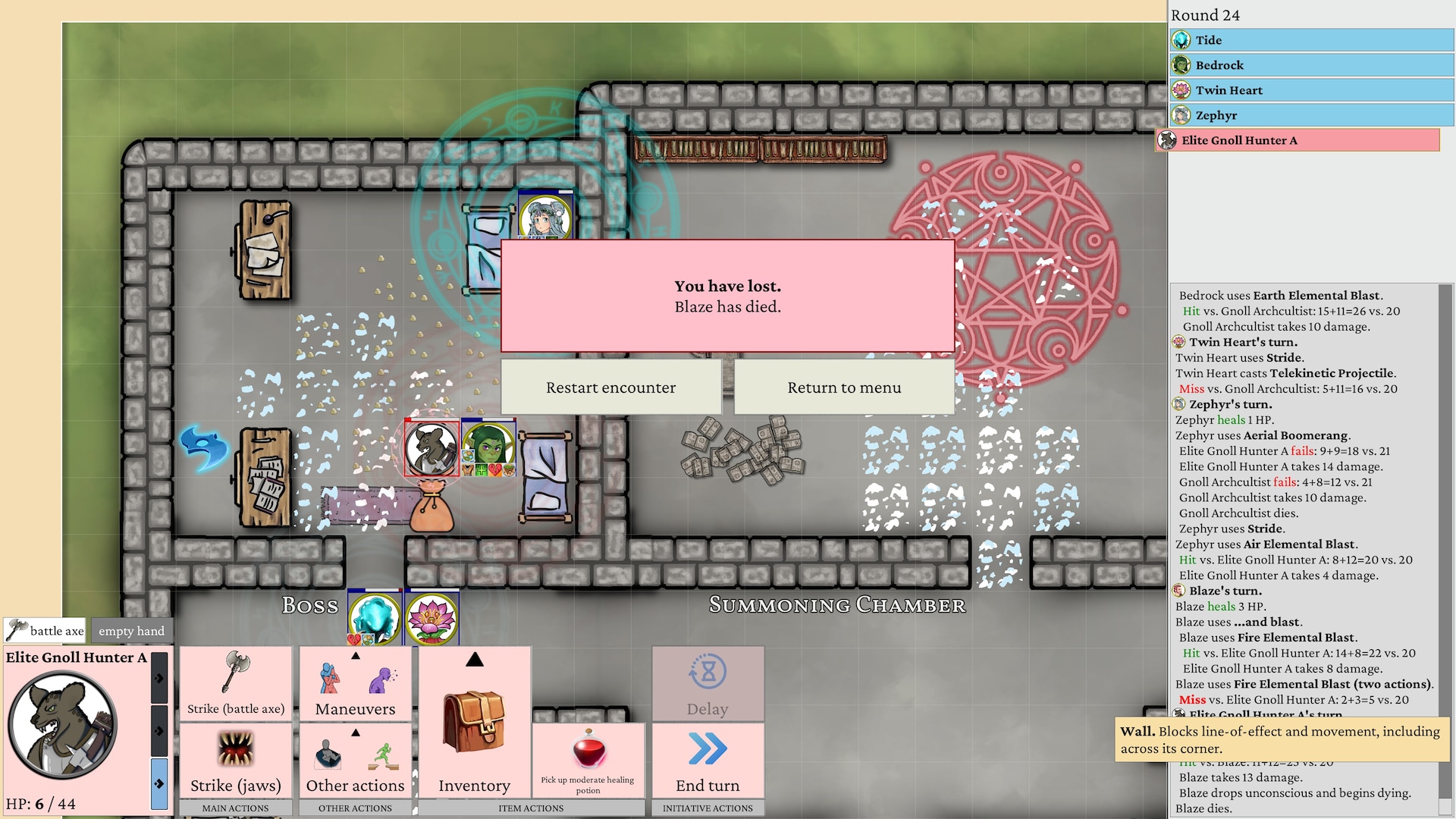The width and height of the screenshot is (1456, 819).
Task: Open the Maneuvers actions
Action: pos(355,683)
